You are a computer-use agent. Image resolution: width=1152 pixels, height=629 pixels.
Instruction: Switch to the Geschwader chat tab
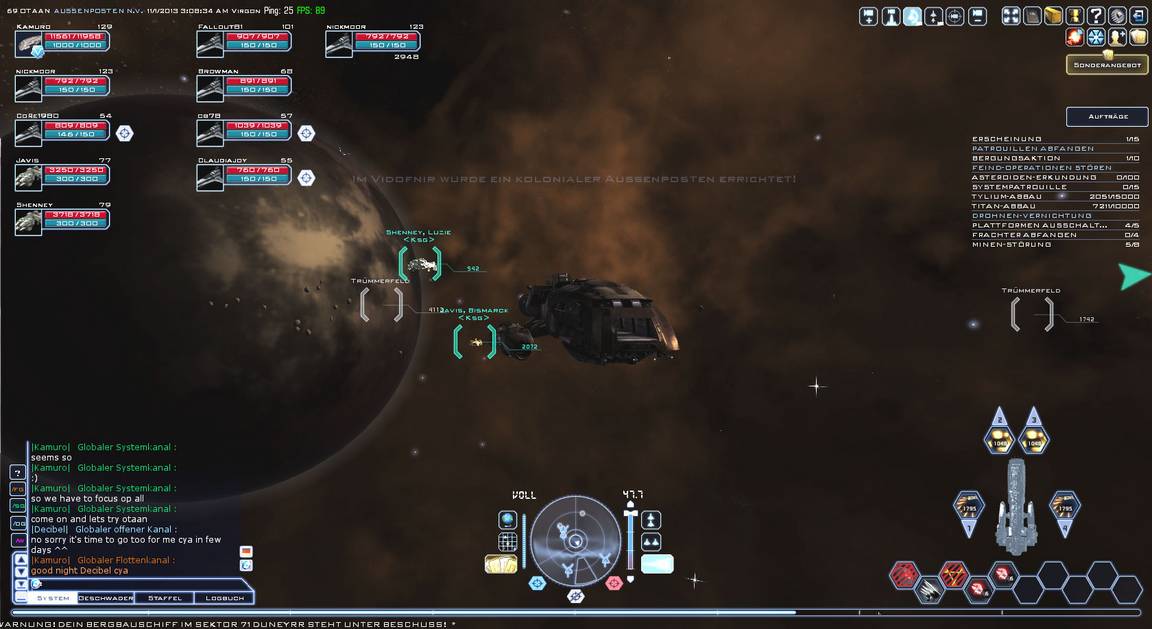coord(106,598)
